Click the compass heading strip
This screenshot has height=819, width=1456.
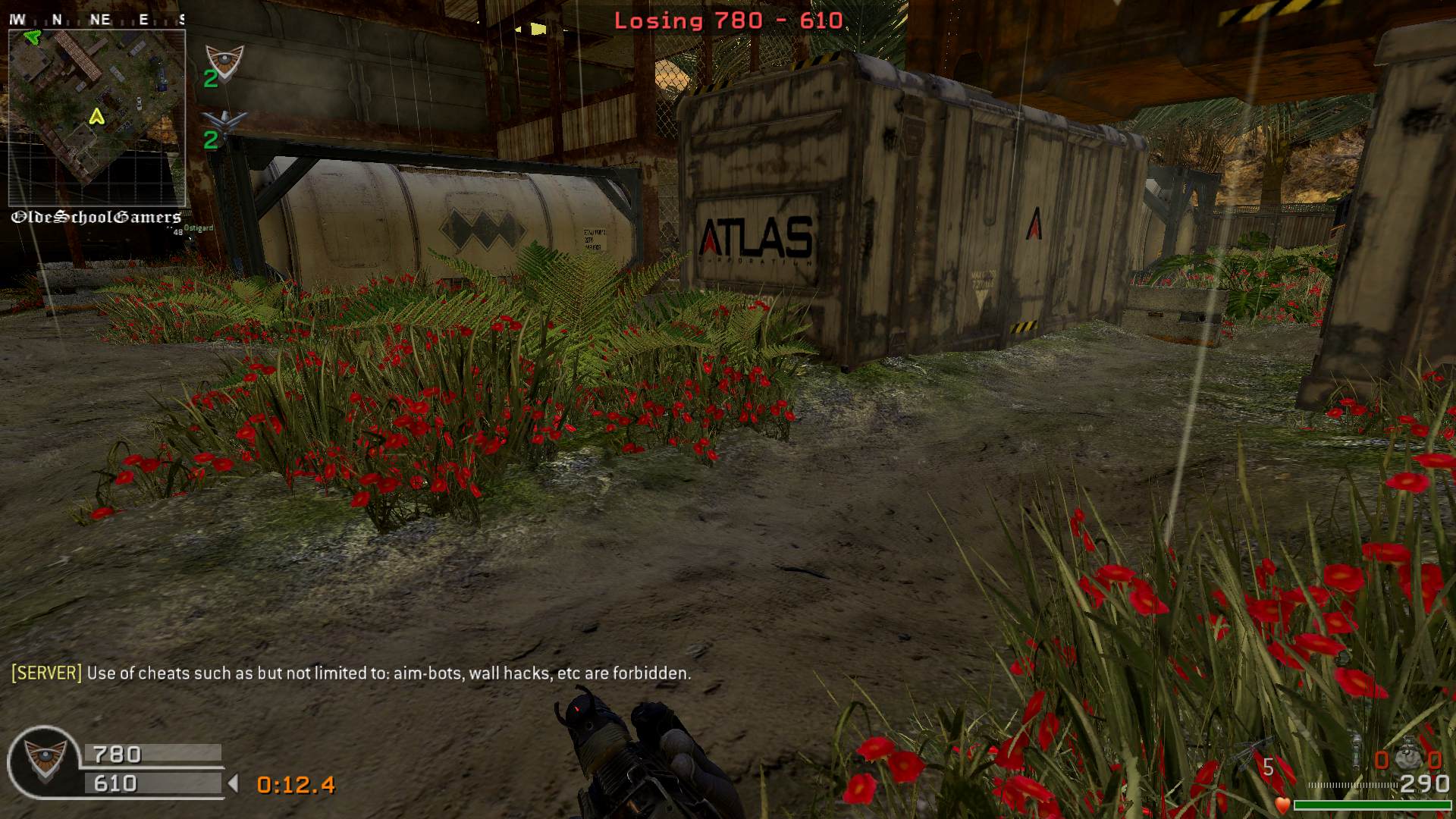pyautogui.click(x=96, y=20)
